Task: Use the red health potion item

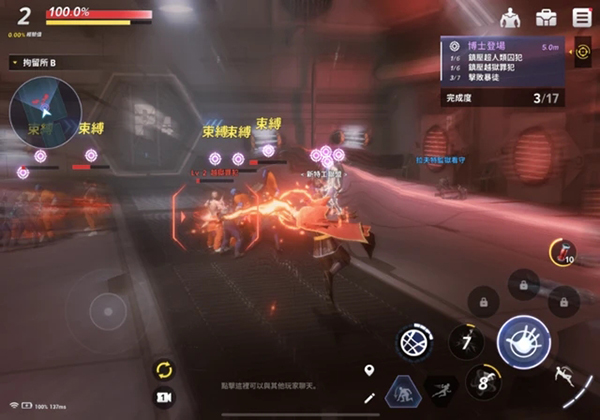Action: coord(561,252)
